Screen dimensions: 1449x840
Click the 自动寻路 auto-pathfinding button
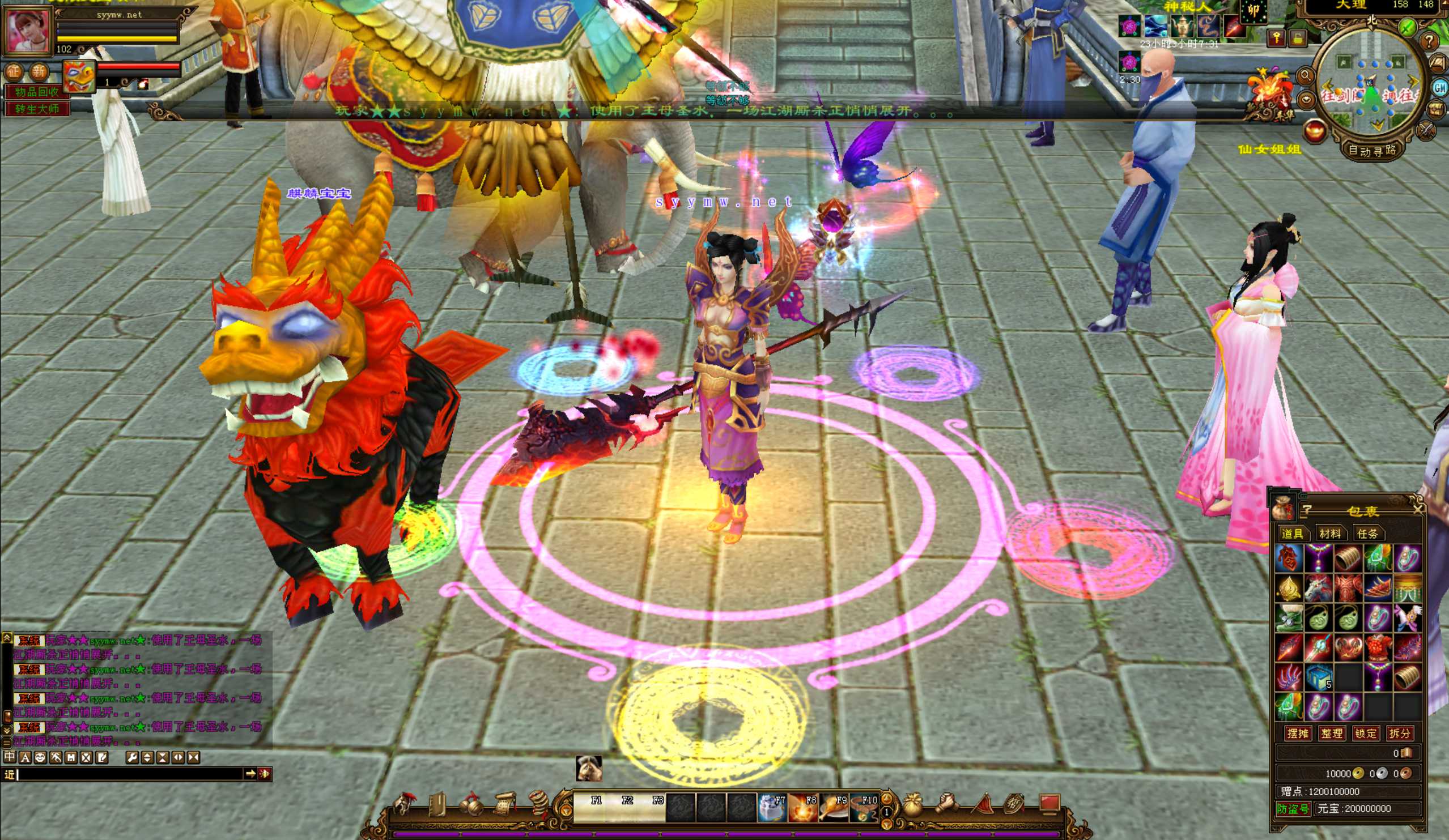click(1372, 151)
